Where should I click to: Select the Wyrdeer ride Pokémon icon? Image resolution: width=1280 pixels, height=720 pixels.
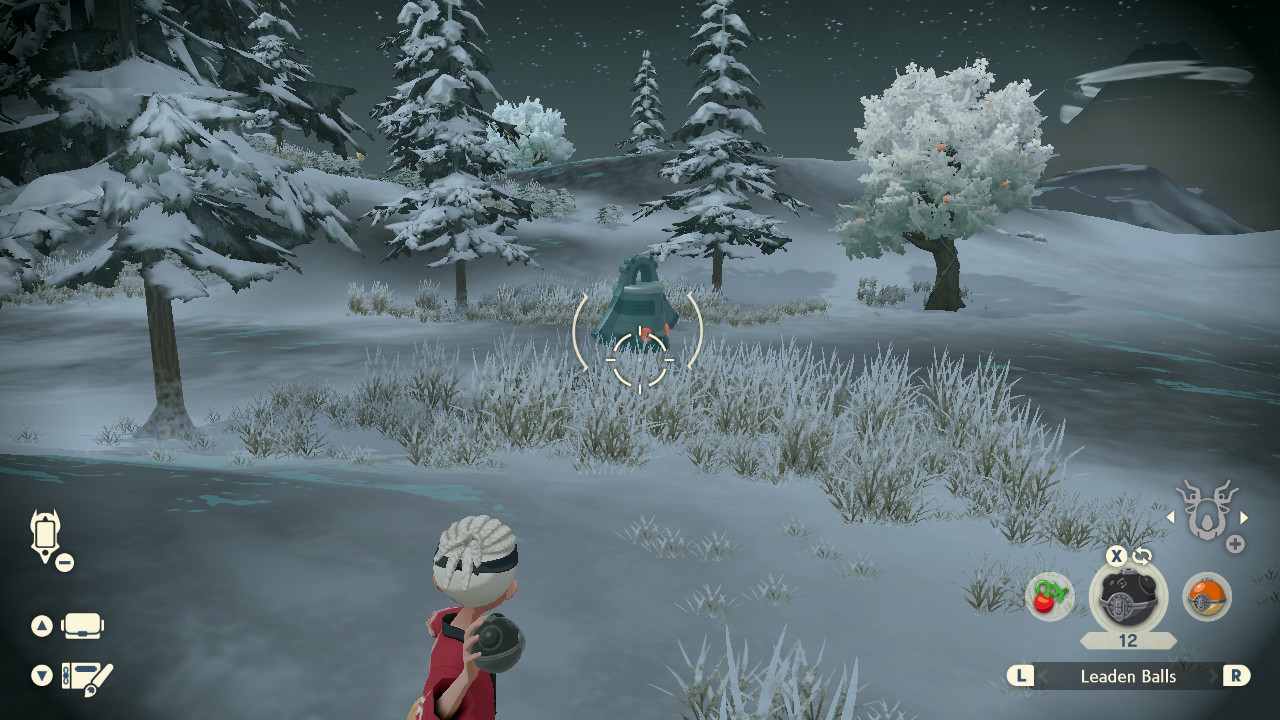pos(1207,510)
